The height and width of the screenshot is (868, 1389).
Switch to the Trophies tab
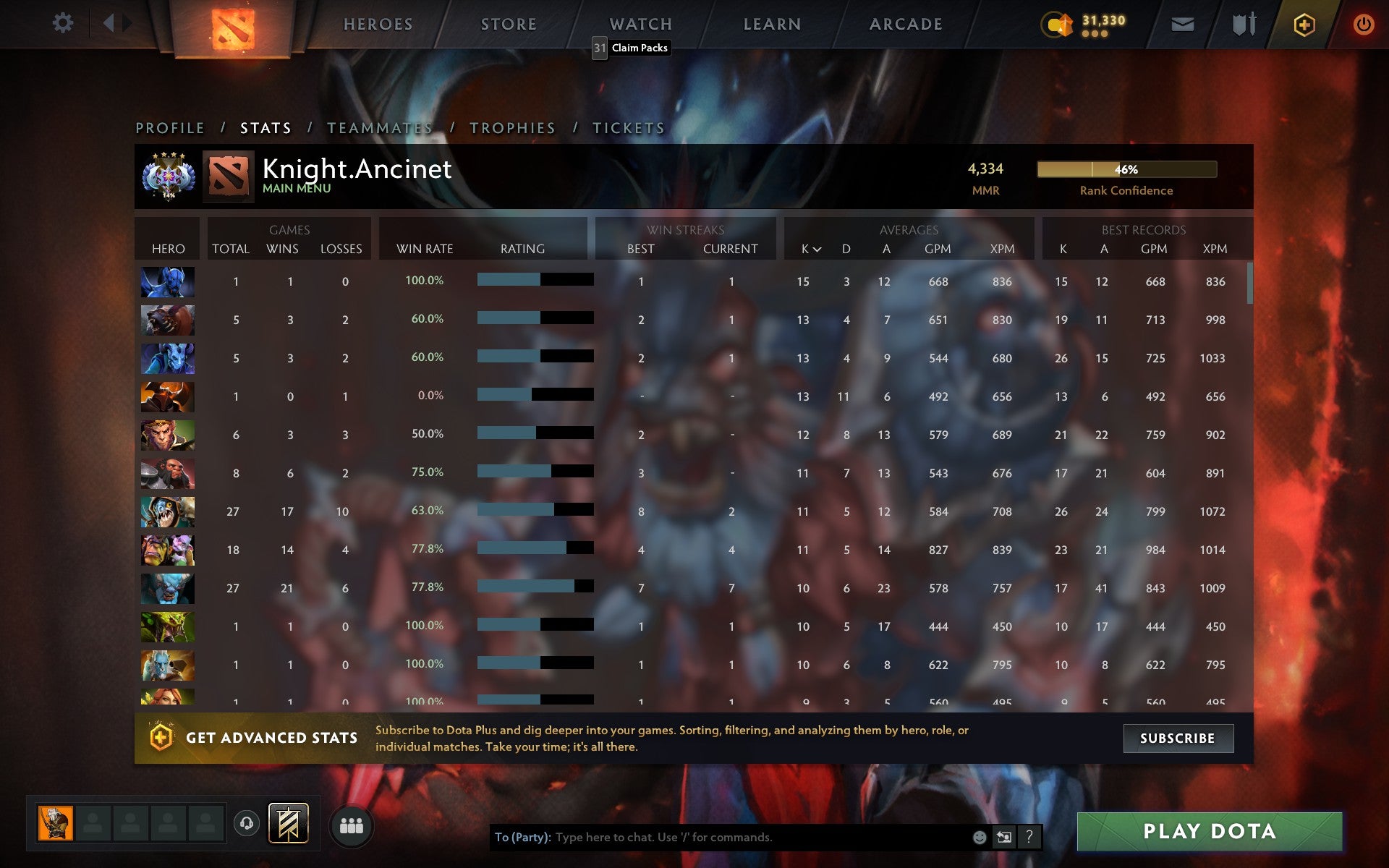click(x=511, y=127)
